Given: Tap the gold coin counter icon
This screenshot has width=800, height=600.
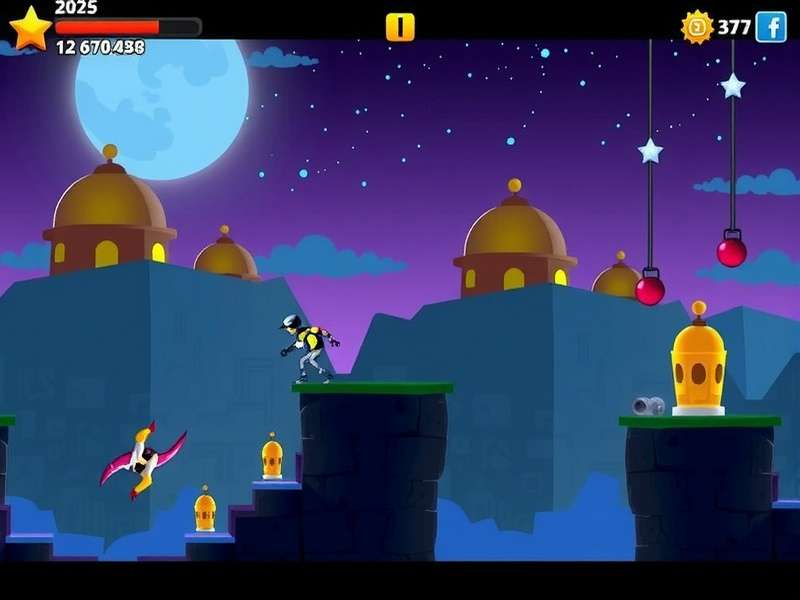Looking at the screenshot, I should coord(697,27).
